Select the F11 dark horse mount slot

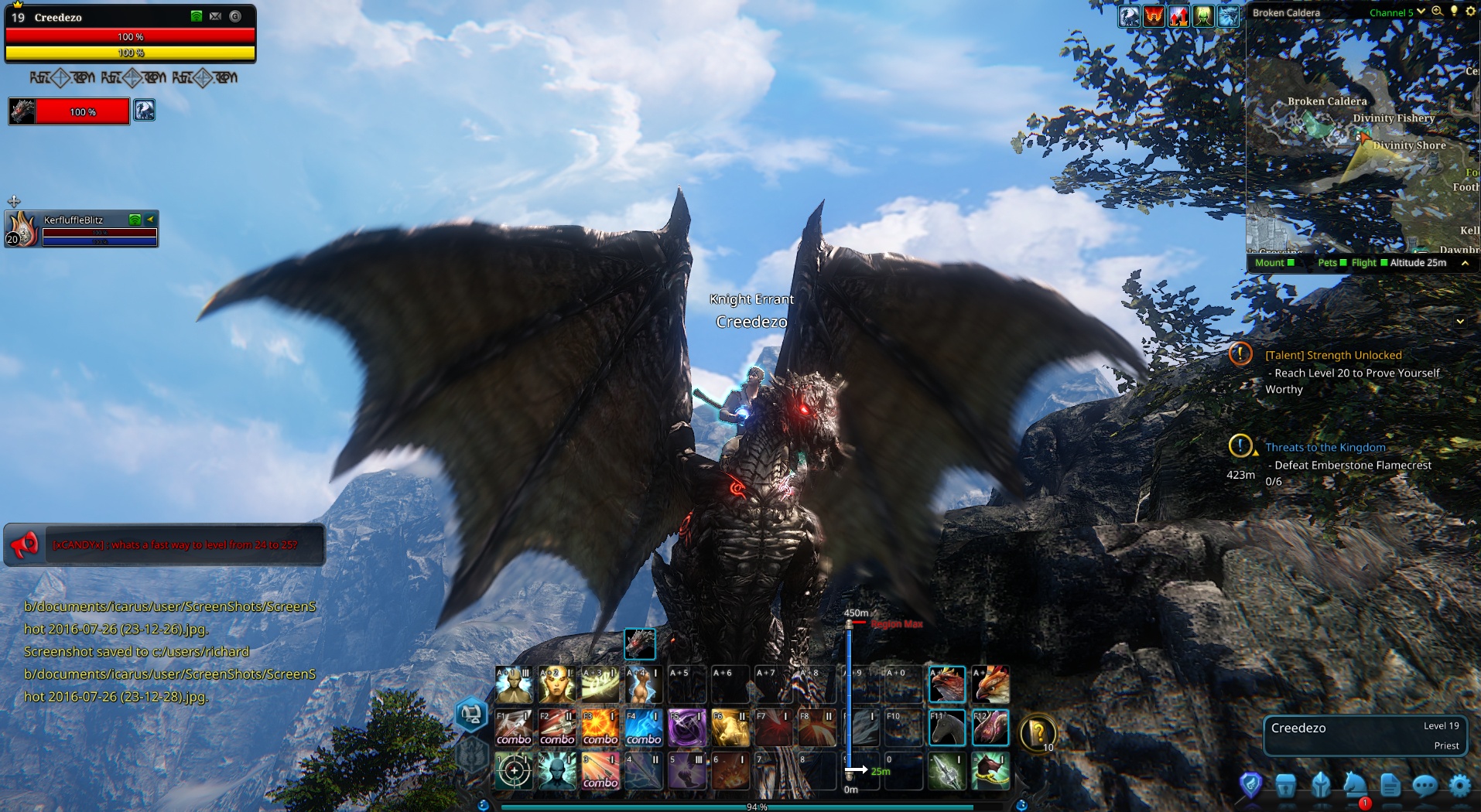click(x=947, y=728)
